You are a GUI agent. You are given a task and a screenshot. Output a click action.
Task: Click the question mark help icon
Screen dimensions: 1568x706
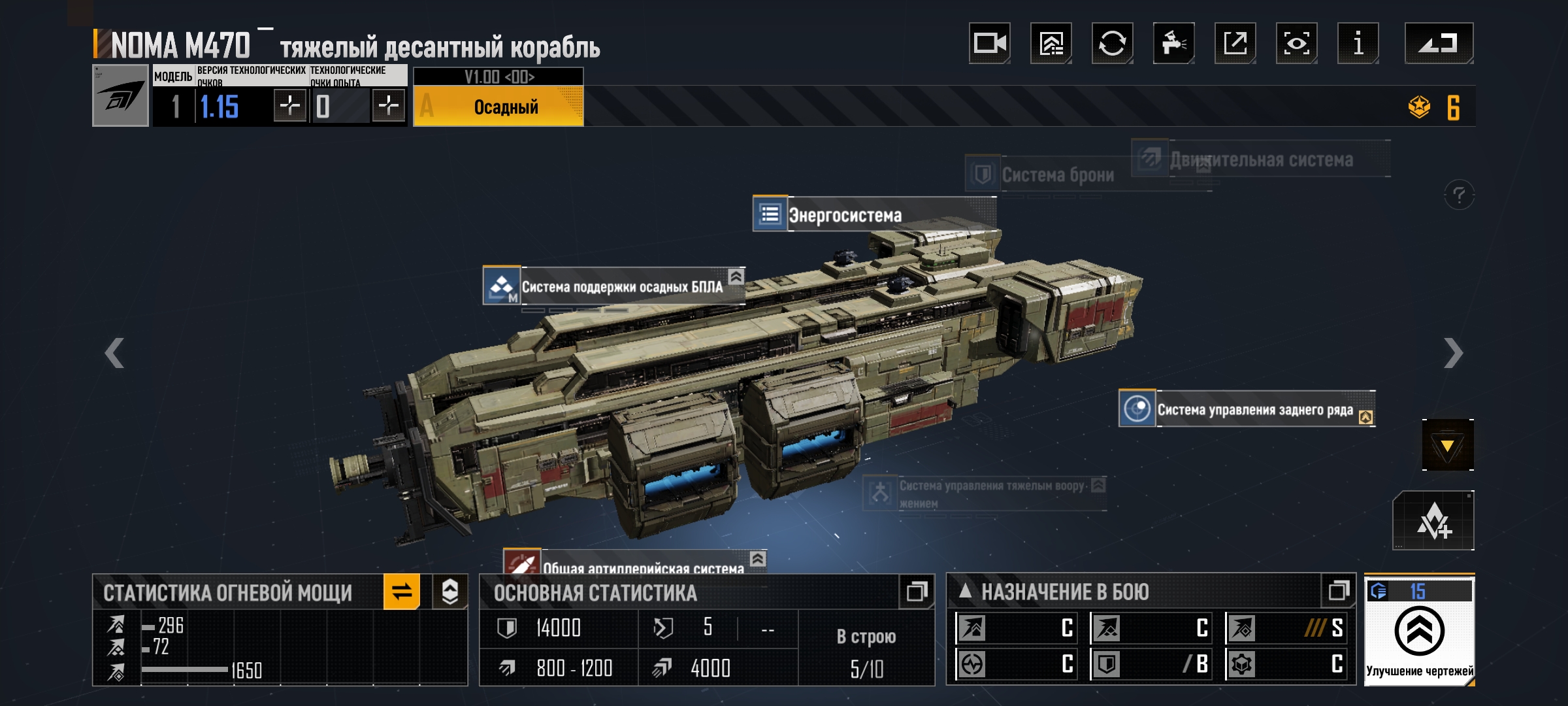pos(1459,195)
